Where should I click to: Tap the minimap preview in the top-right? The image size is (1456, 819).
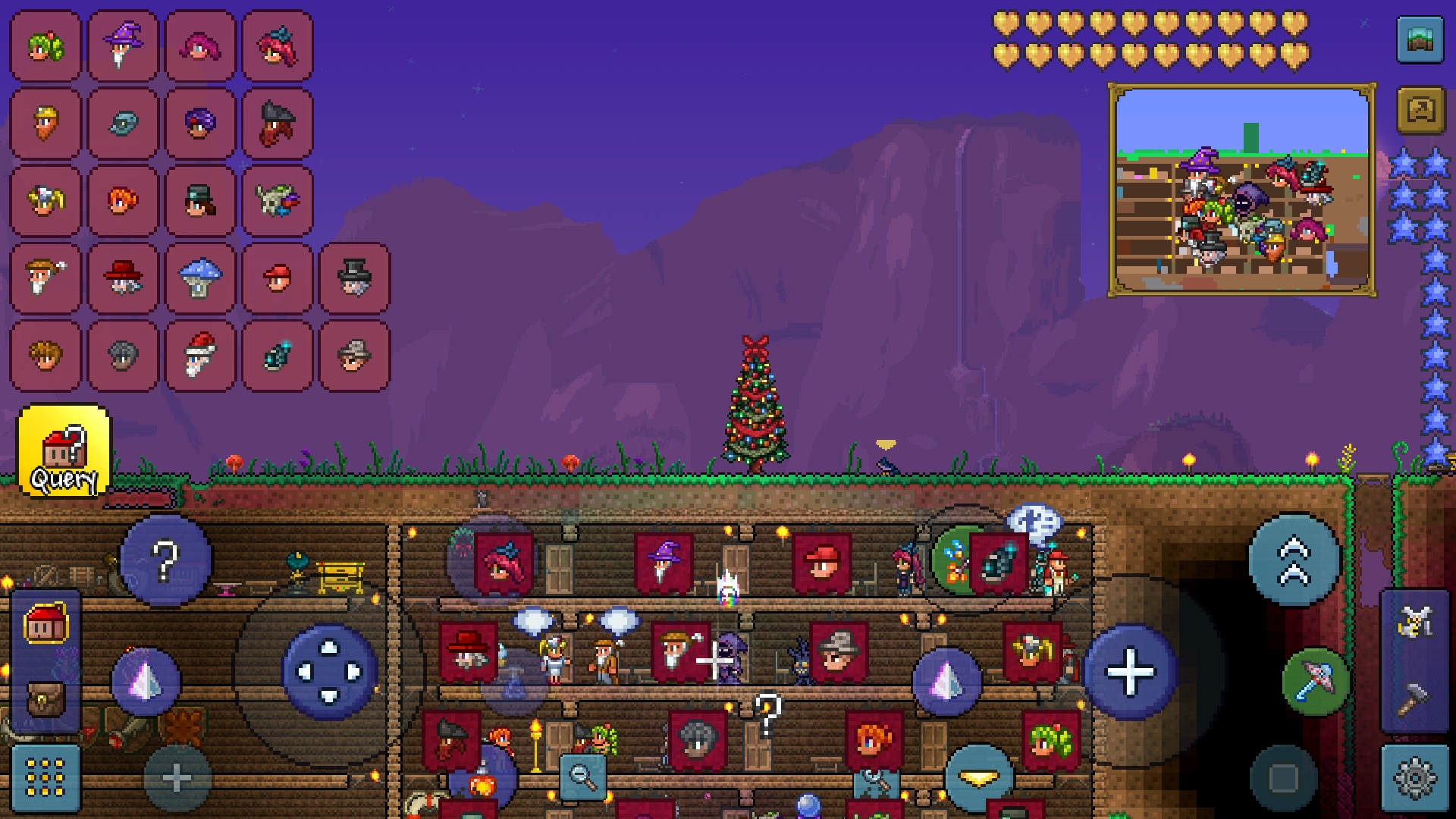(x=1244, y=190)
